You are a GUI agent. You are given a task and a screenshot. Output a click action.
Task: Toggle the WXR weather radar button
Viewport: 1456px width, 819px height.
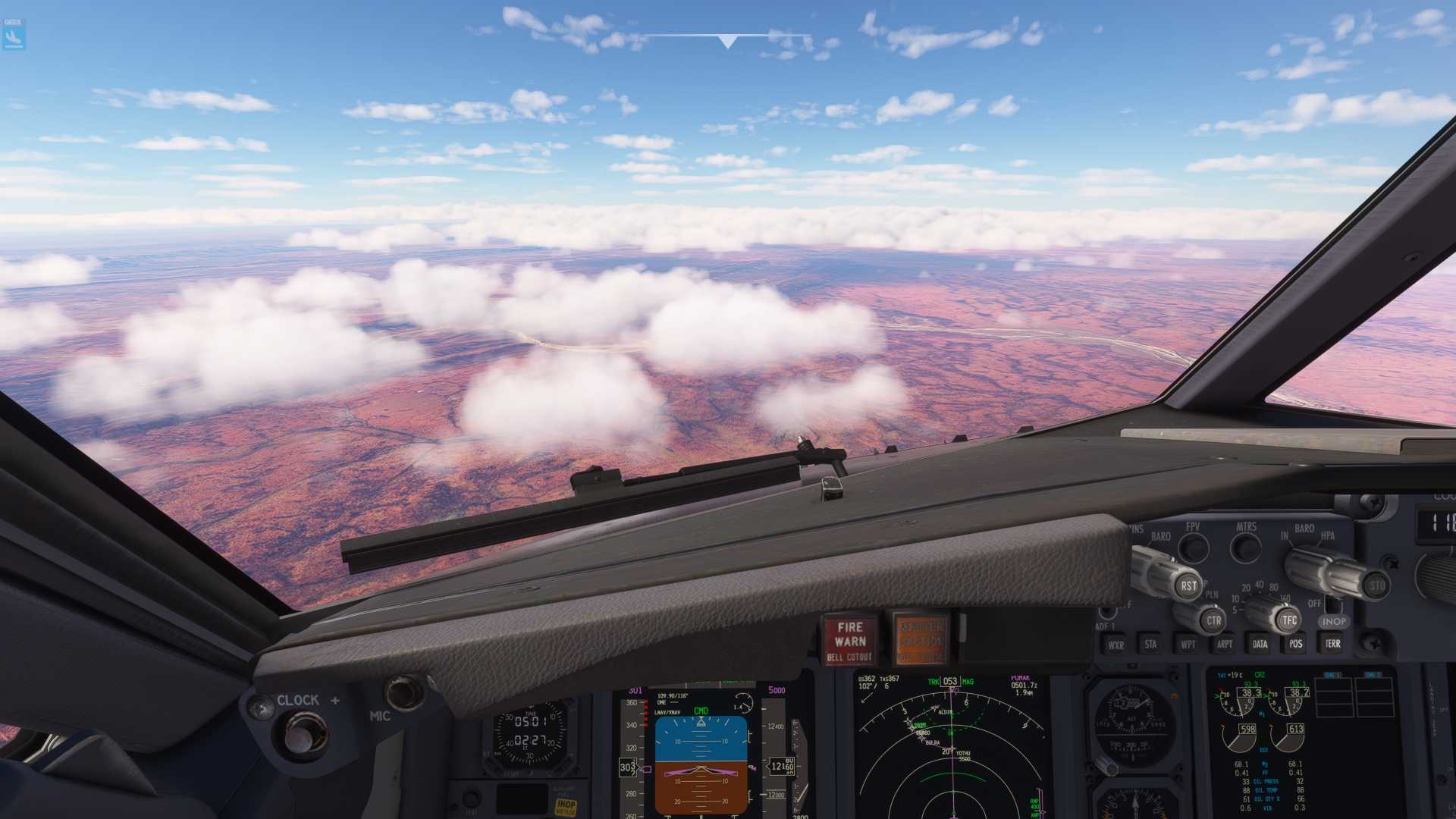(1116, 645)
